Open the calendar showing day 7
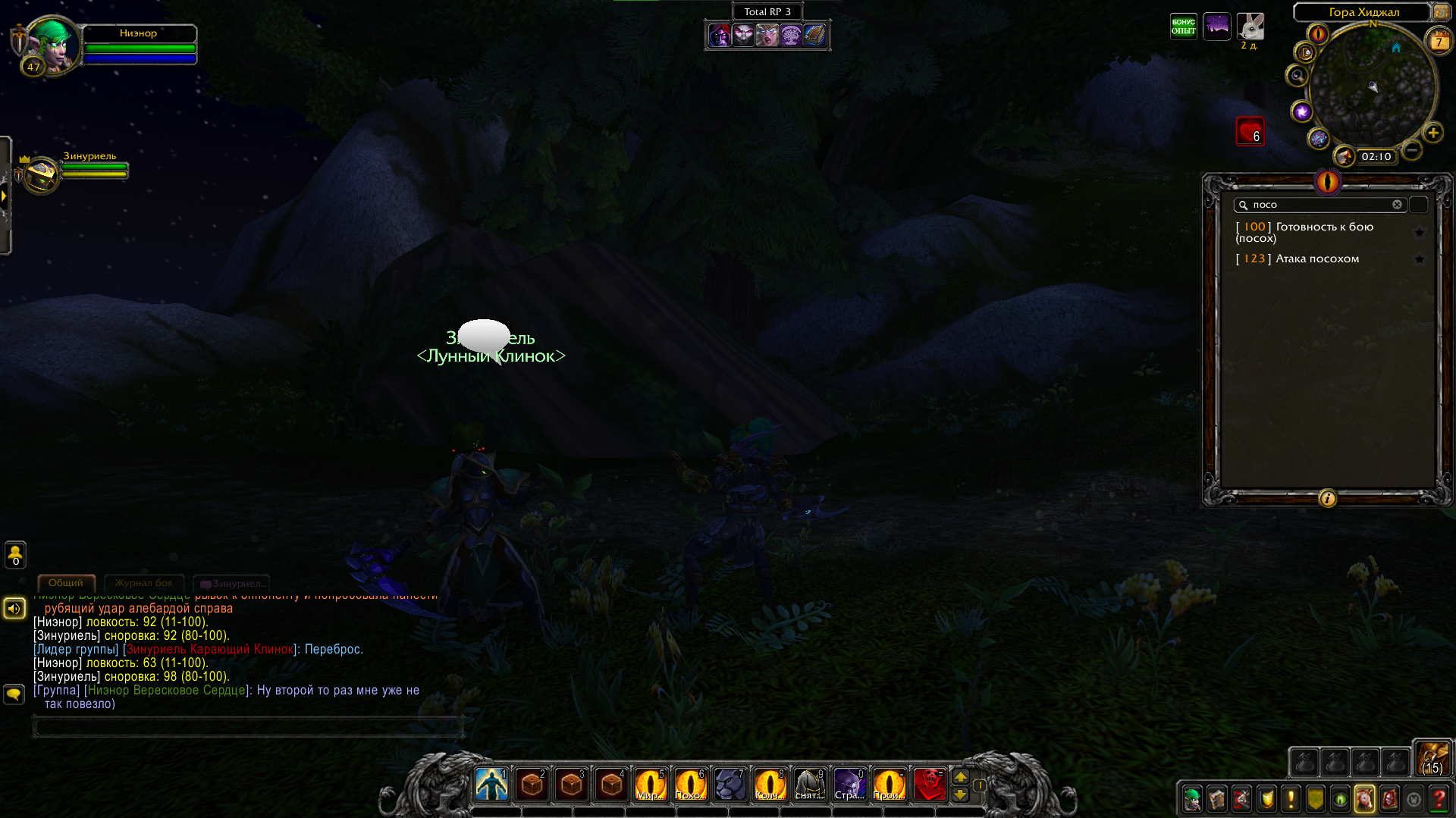The height and width of the screenshot is (818, 1456). click(1439, 42)
